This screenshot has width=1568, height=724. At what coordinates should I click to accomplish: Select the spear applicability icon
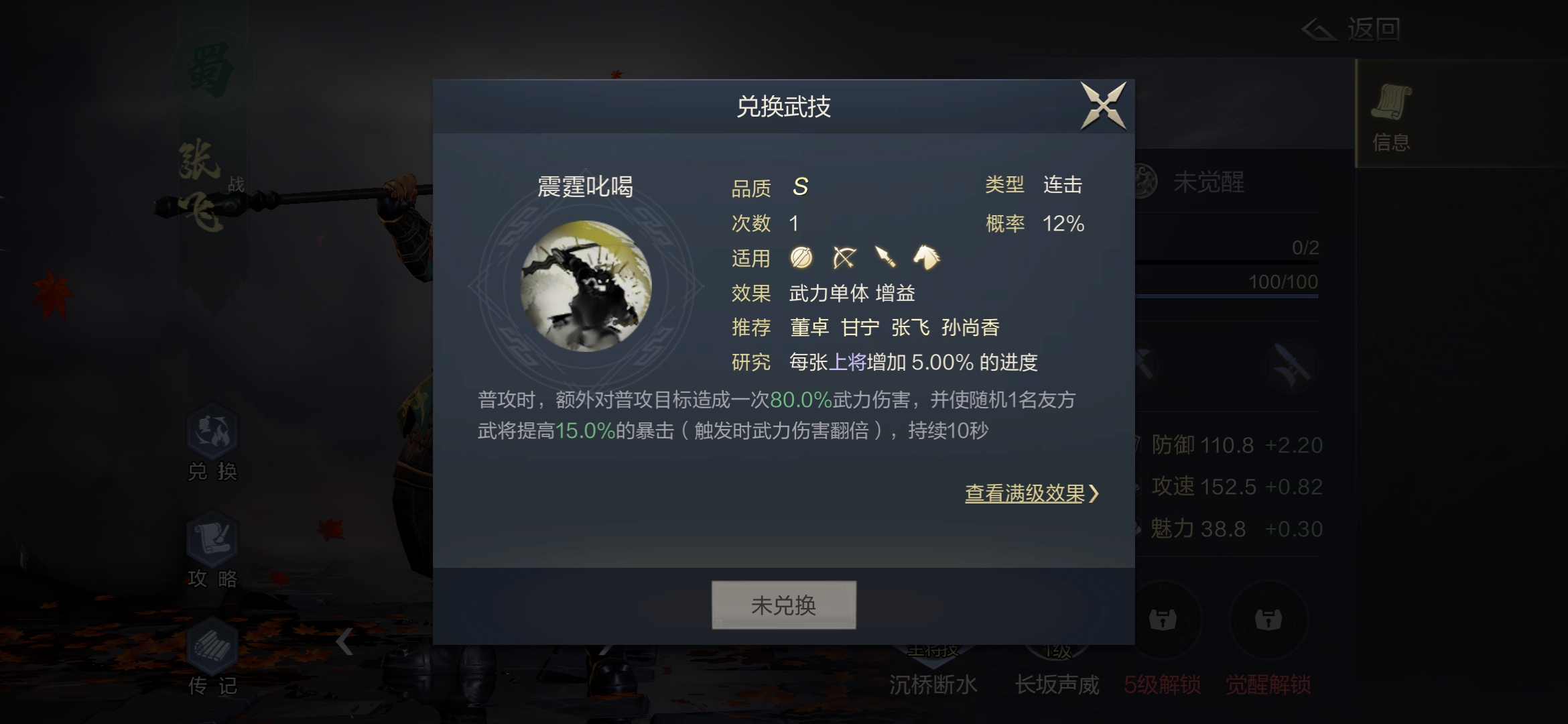point(887,258)
